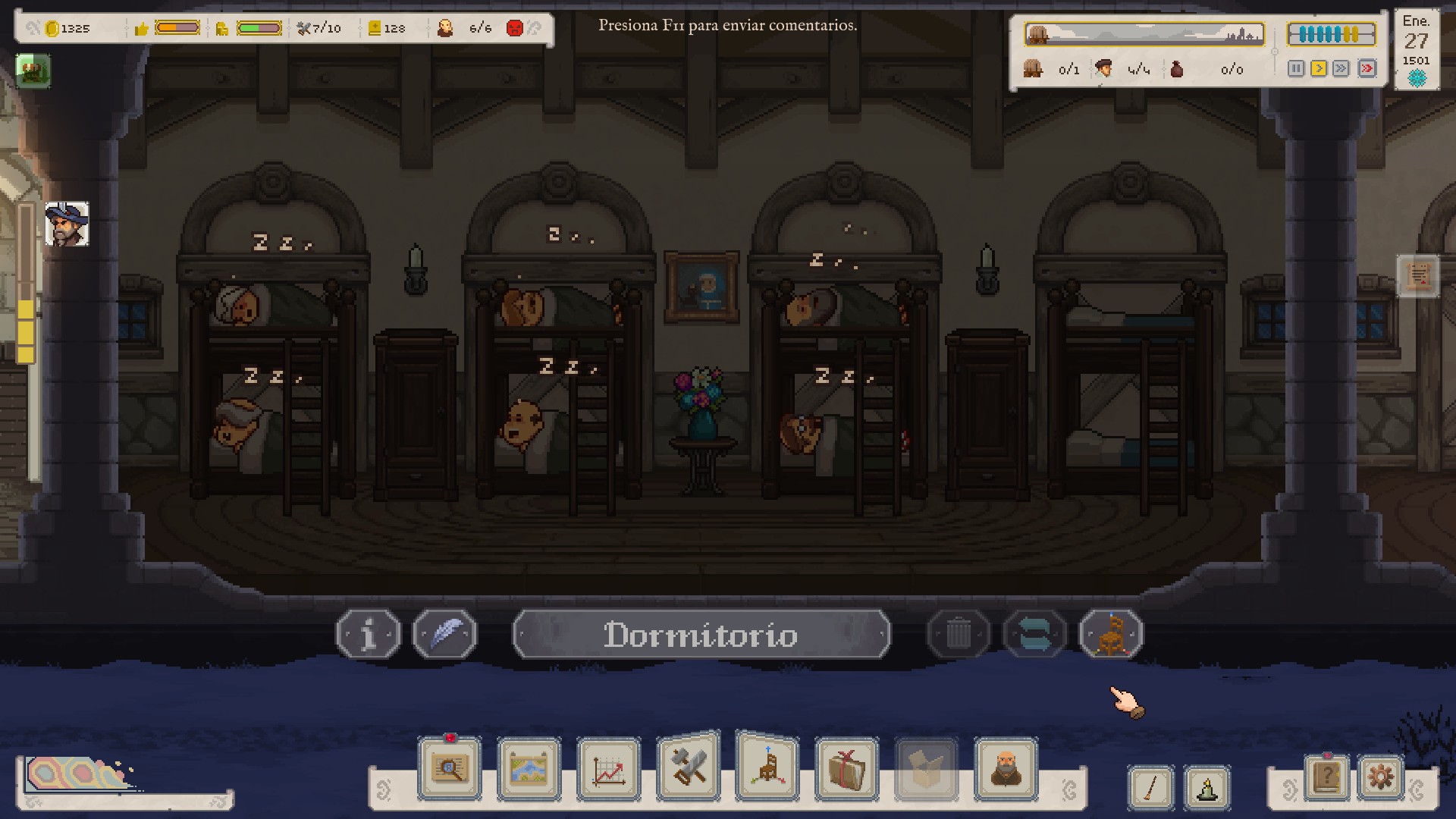Set game speed to double-arrow fast forward
The image size is (1456, 819).
point(1341,69)
